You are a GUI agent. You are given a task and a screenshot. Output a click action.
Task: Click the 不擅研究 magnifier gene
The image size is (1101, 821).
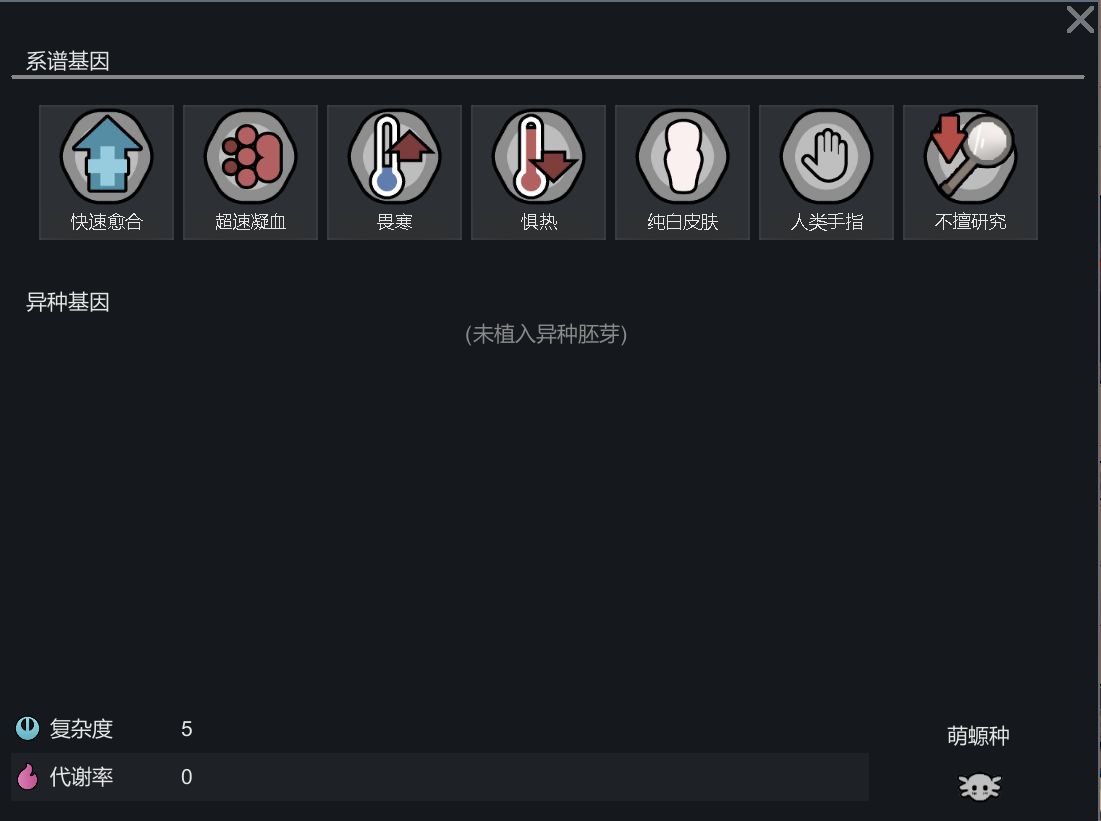pyautogui.click(x=970, y=172)
